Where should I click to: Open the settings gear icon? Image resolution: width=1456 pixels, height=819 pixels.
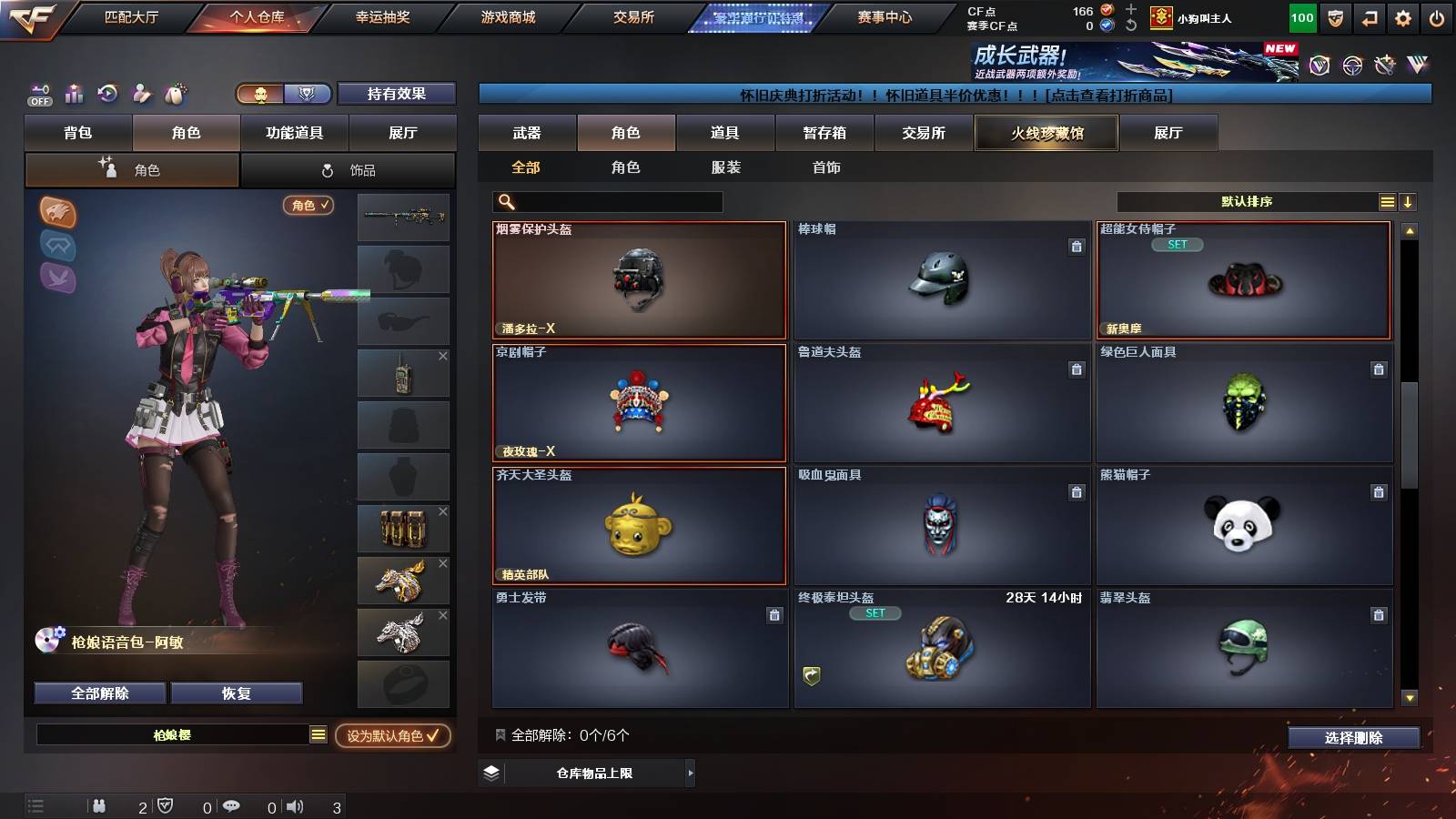1404,15
